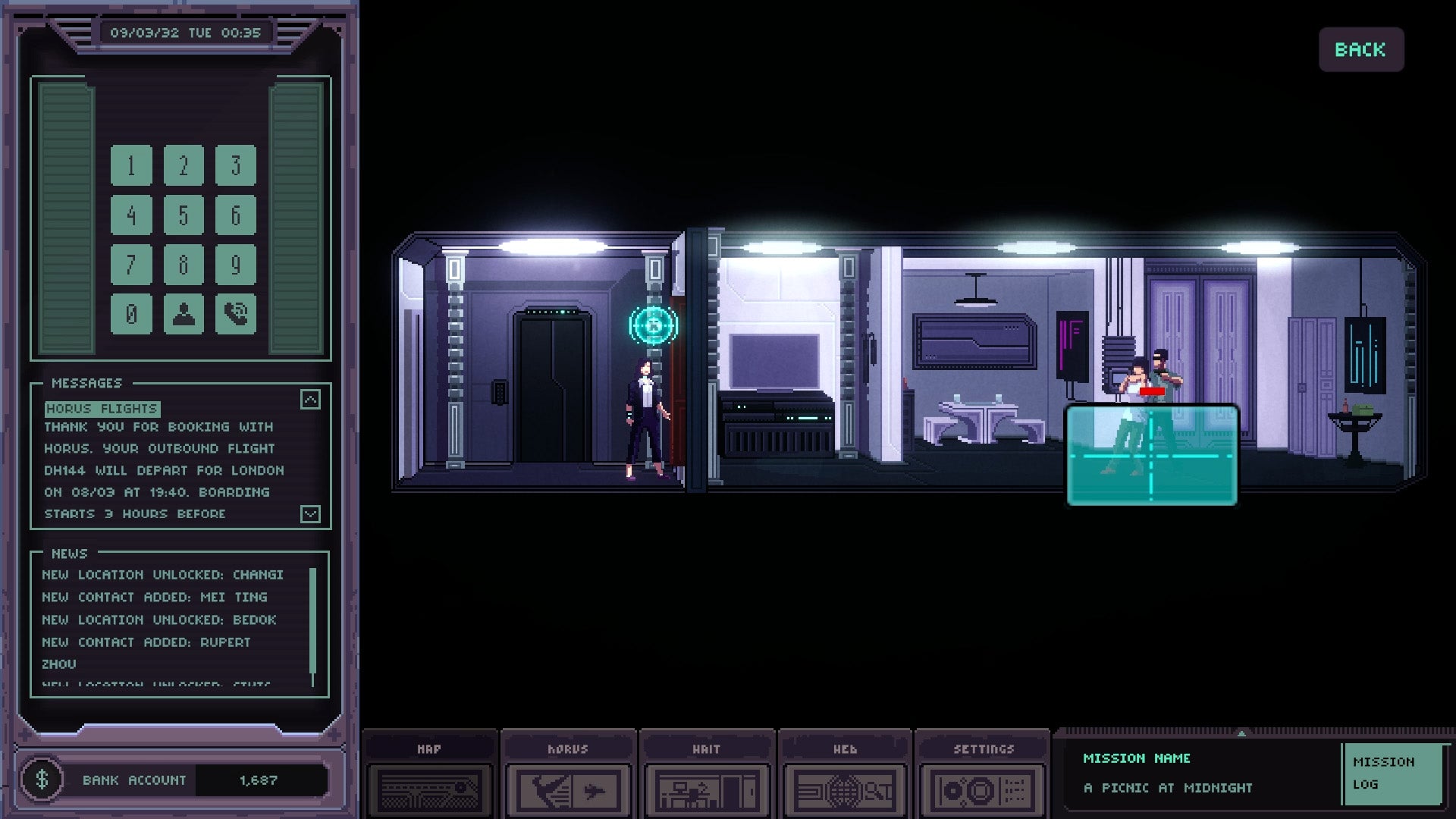This screenshot has width=1456, height=819.
Task: Click the bank account dollar icon
Action: click(42, 780)
